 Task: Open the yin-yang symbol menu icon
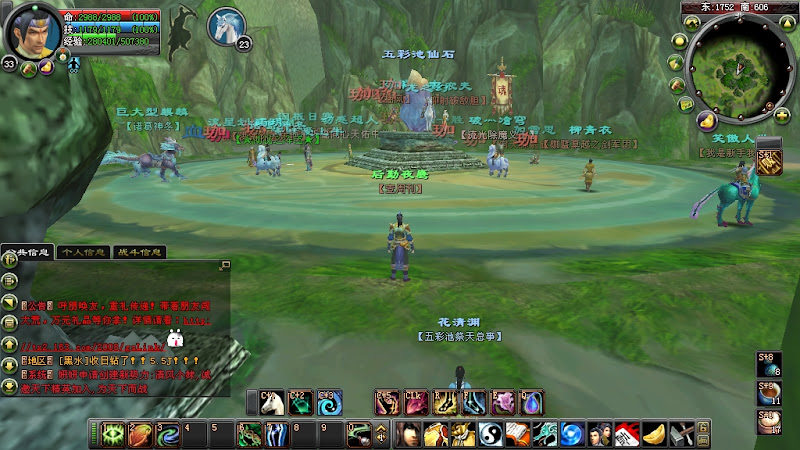pyautogui.click(x=490, y=435)
